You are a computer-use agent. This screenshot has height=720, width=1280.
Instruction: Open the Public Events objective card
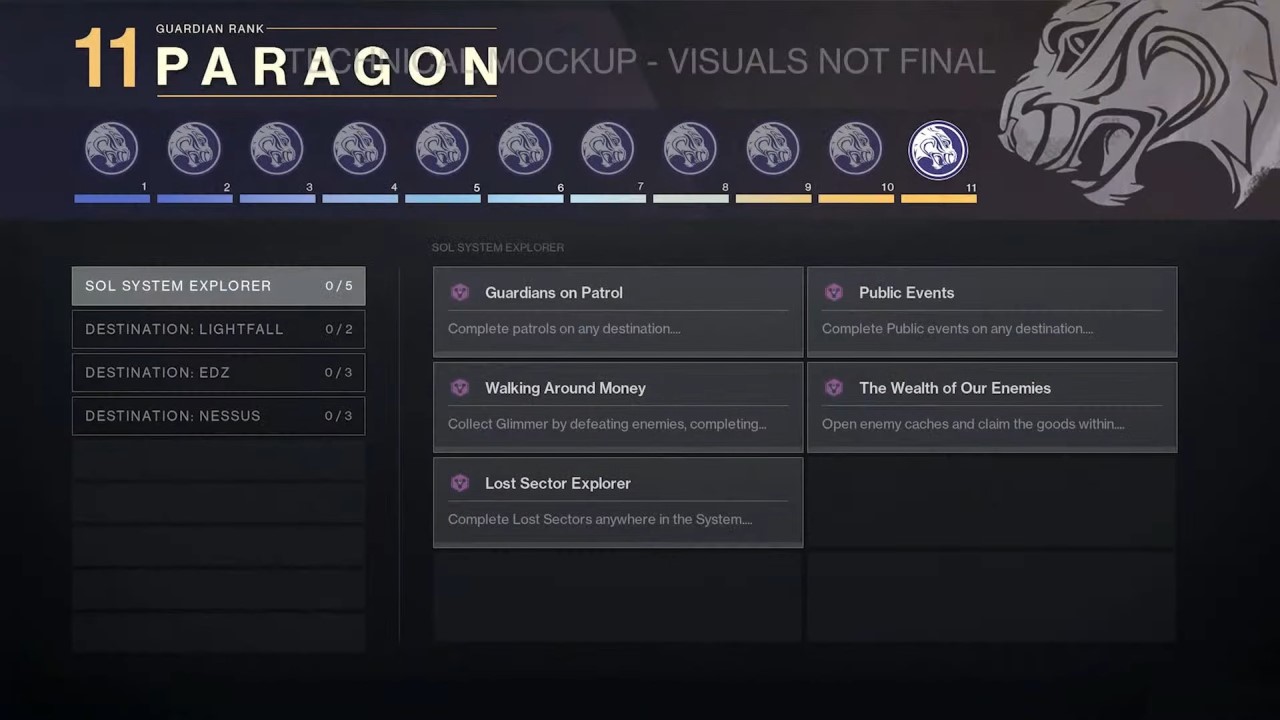991,311
